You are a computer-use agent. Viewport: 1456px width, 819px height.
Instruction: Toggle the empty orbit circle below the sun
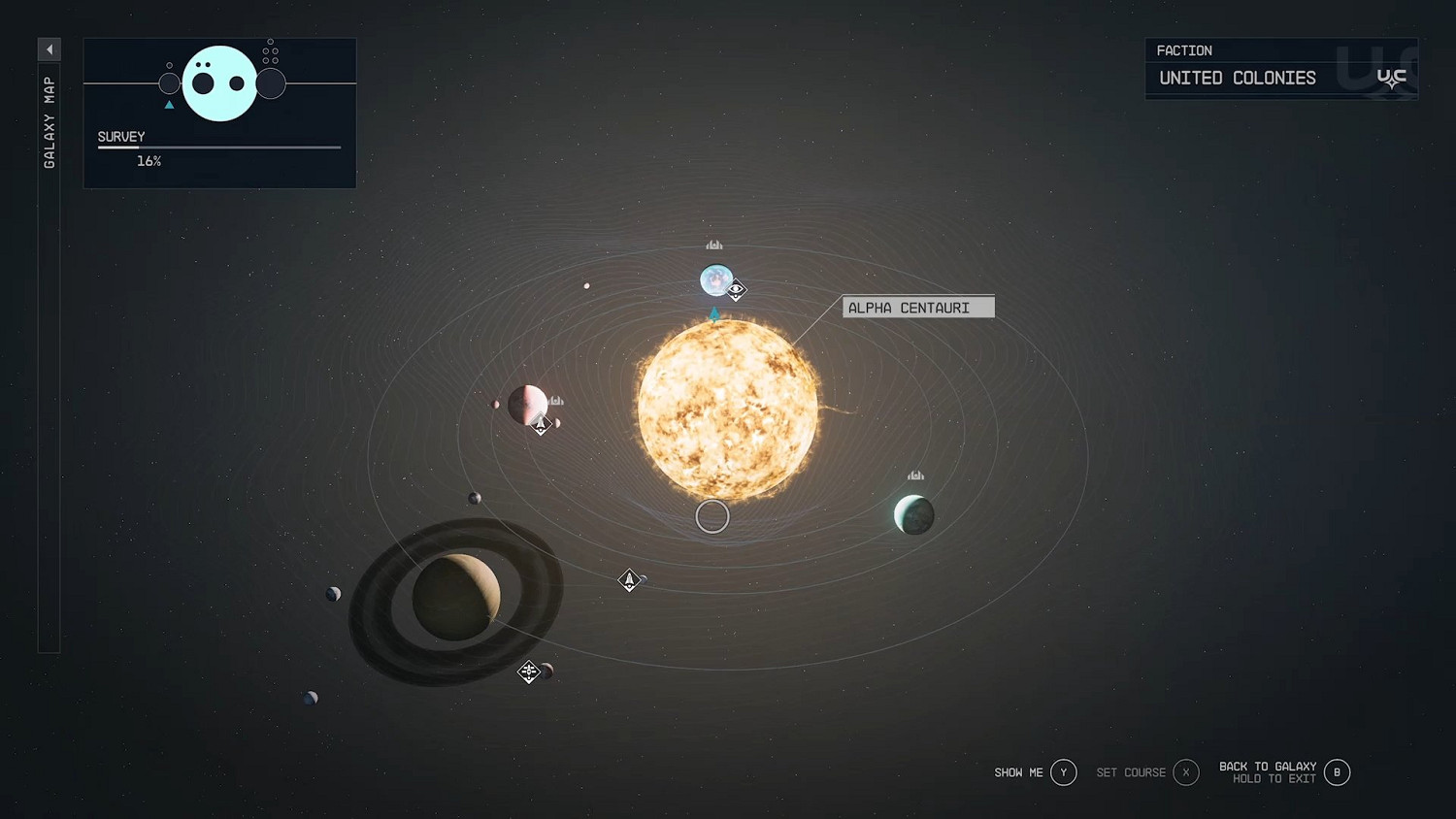712,515
